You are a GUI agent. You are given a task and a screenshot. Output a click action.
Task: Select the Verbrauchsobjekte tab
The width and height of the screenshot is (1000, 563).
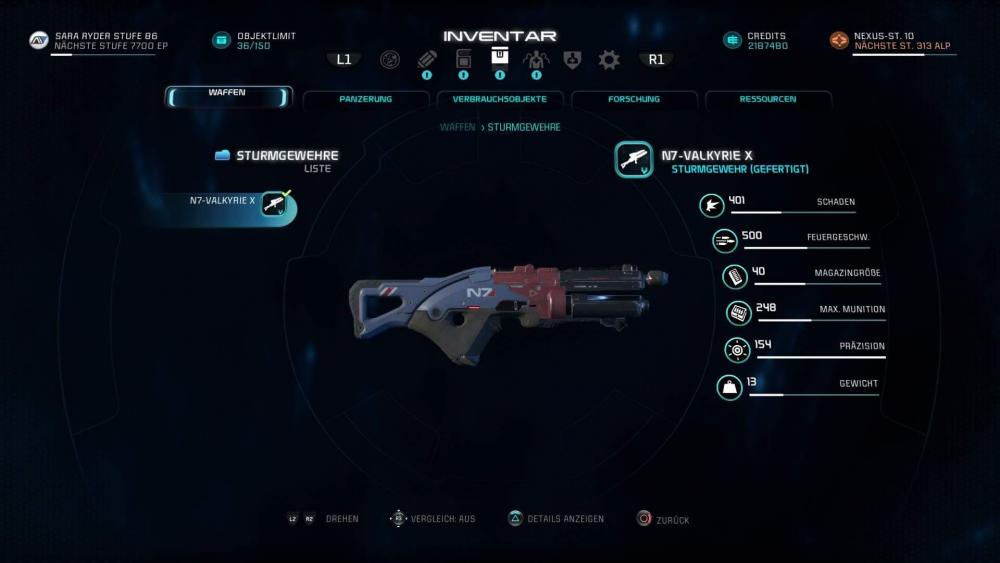[x=499, y=99]
